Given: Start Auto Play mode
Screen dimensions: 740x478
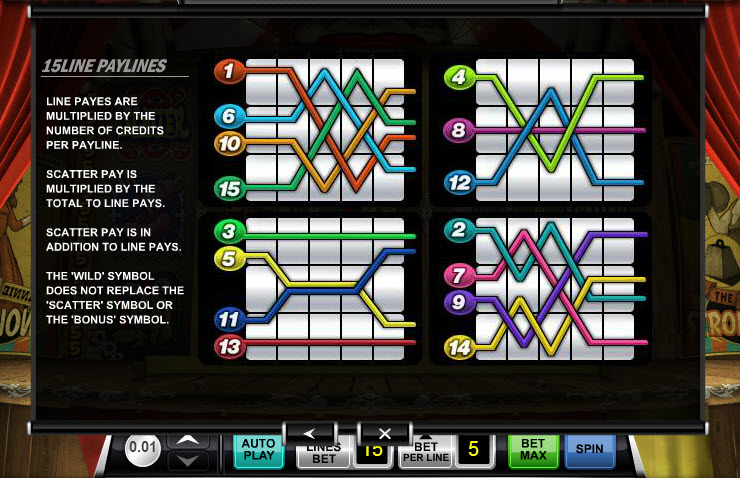Looking at the screenshot, I should (x=258, y=452).
